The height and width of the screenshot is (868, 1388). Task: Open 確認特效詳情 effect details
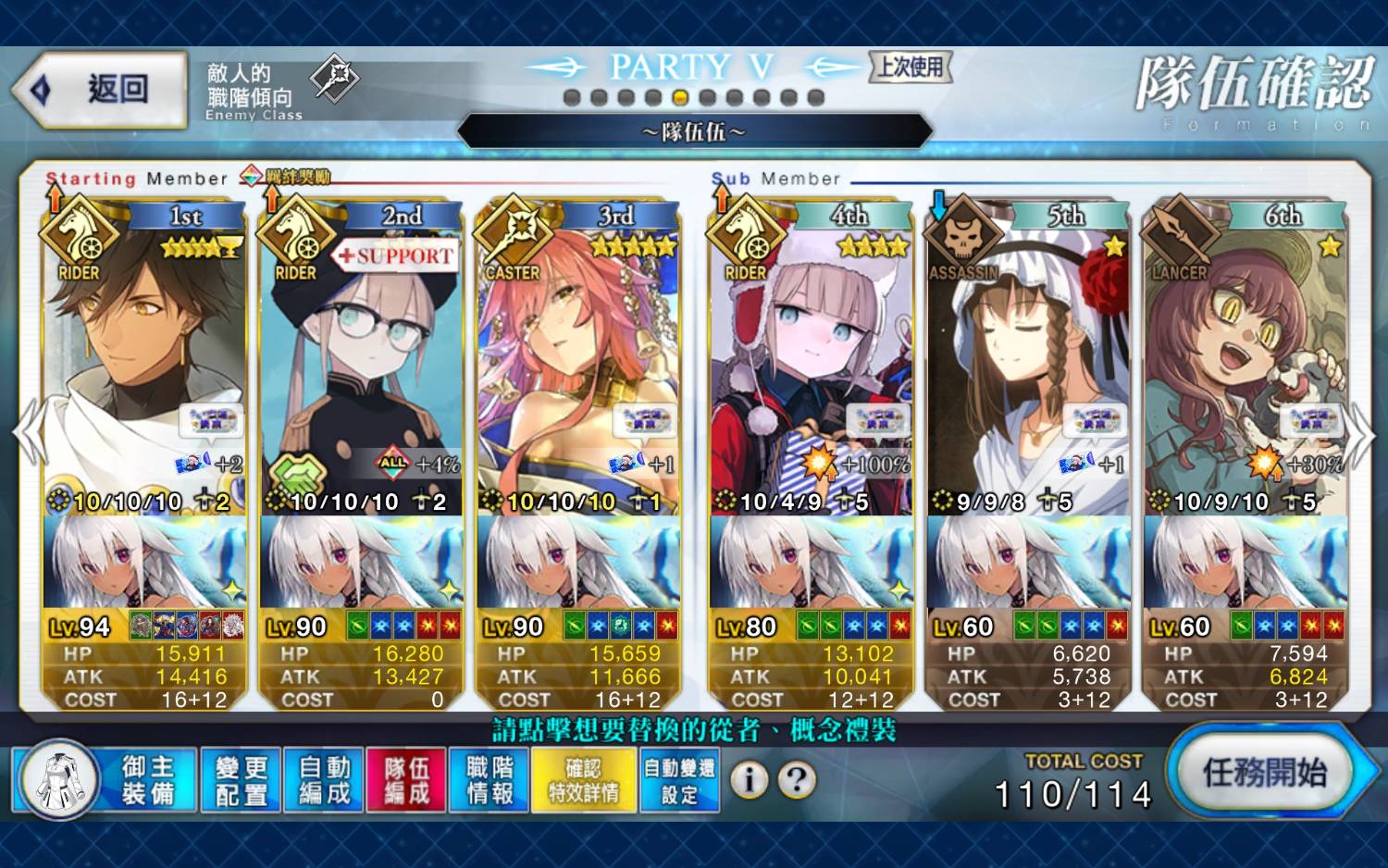pyautogui.click(x=584, y=780)
